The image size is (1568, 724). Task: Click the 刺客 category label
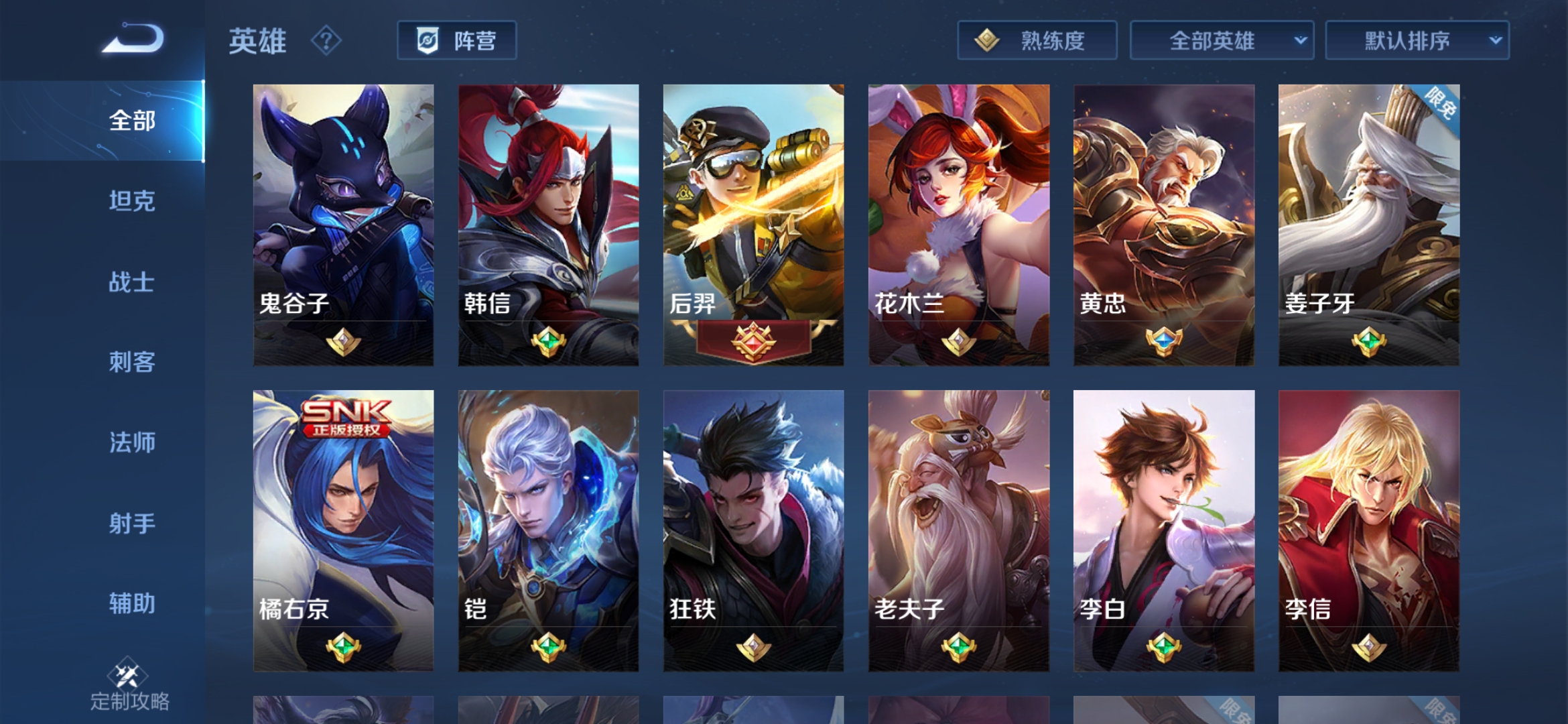pos(132,363)
